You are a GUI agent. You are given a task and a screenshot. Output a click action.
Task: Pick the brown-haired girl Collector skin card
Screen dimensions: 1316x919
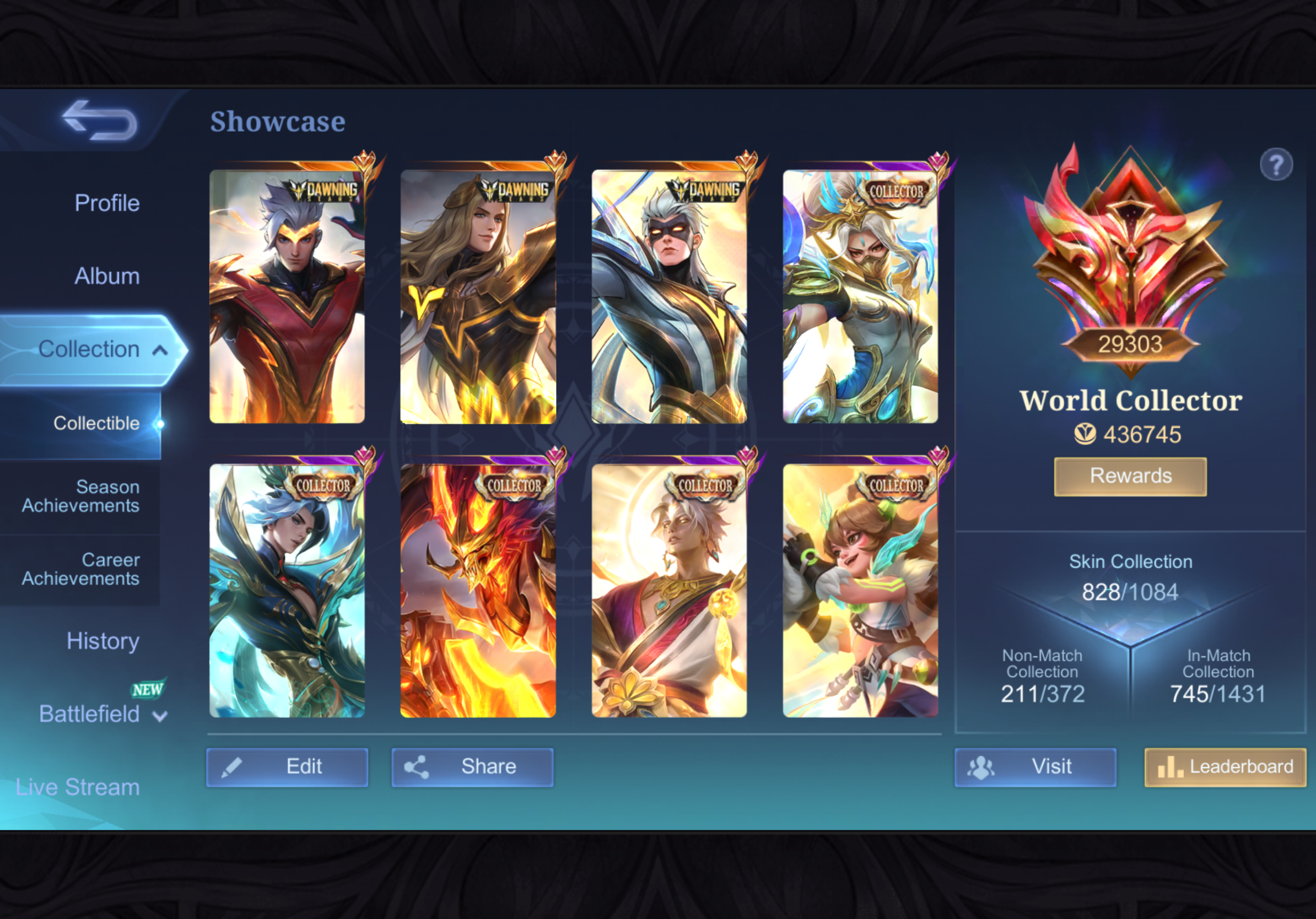pyautogui.click(x=860, y=590)
